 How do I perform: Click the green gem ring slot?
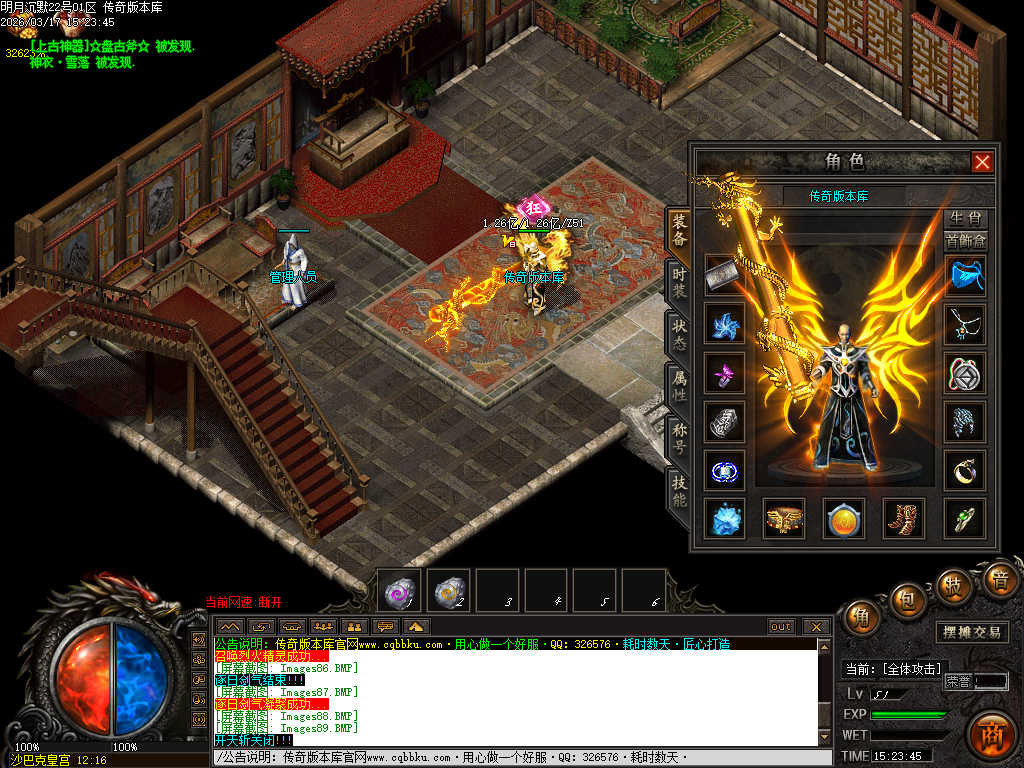(x=965, y=518)
